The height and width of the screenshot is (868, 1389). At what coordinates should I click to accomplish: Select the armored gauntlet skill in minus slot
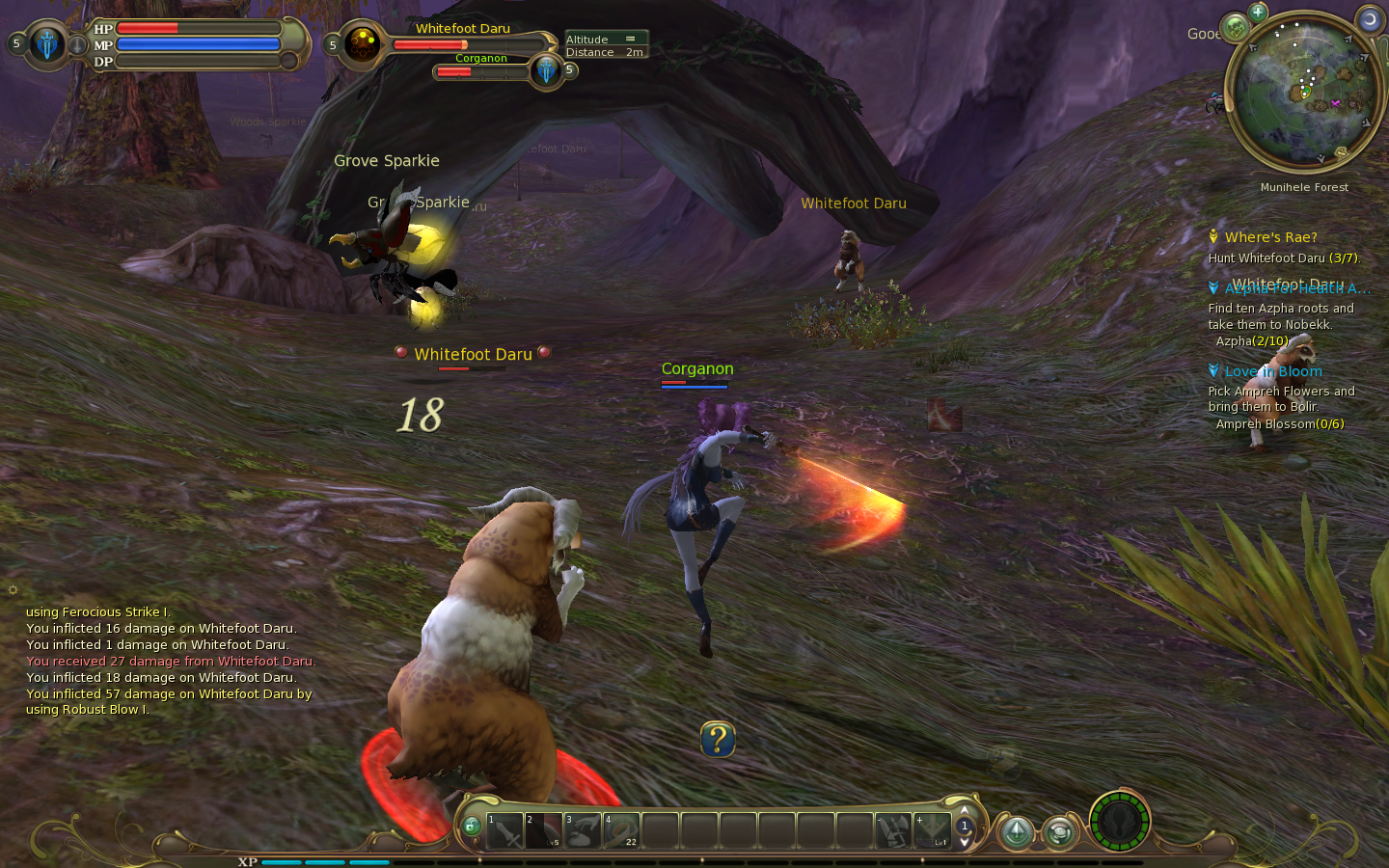pos(894,830)
